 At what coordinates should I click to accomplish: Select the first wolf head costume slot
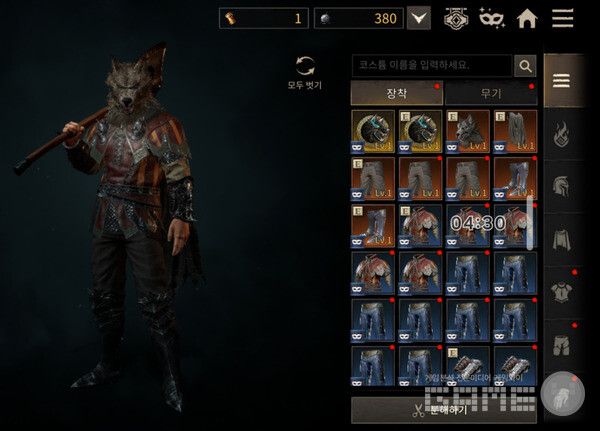[372, 130]
